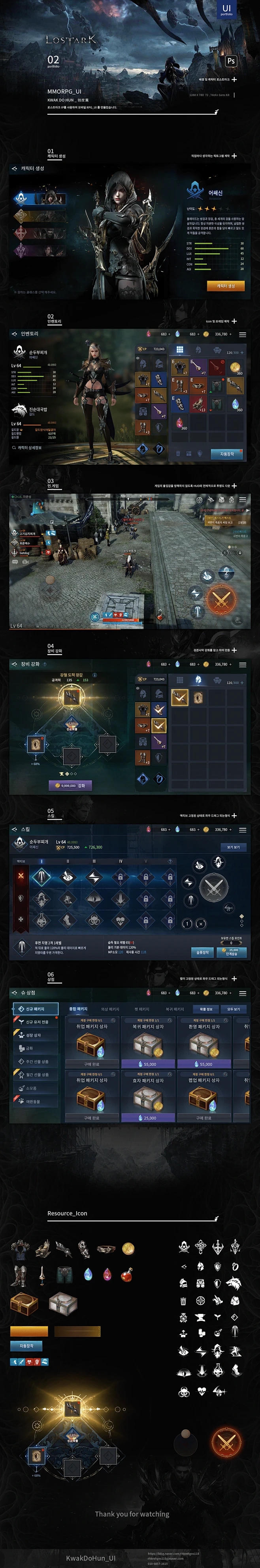260x1568 pixels.
Task: Select the gold coin item slot
Action: coord(235,367)
